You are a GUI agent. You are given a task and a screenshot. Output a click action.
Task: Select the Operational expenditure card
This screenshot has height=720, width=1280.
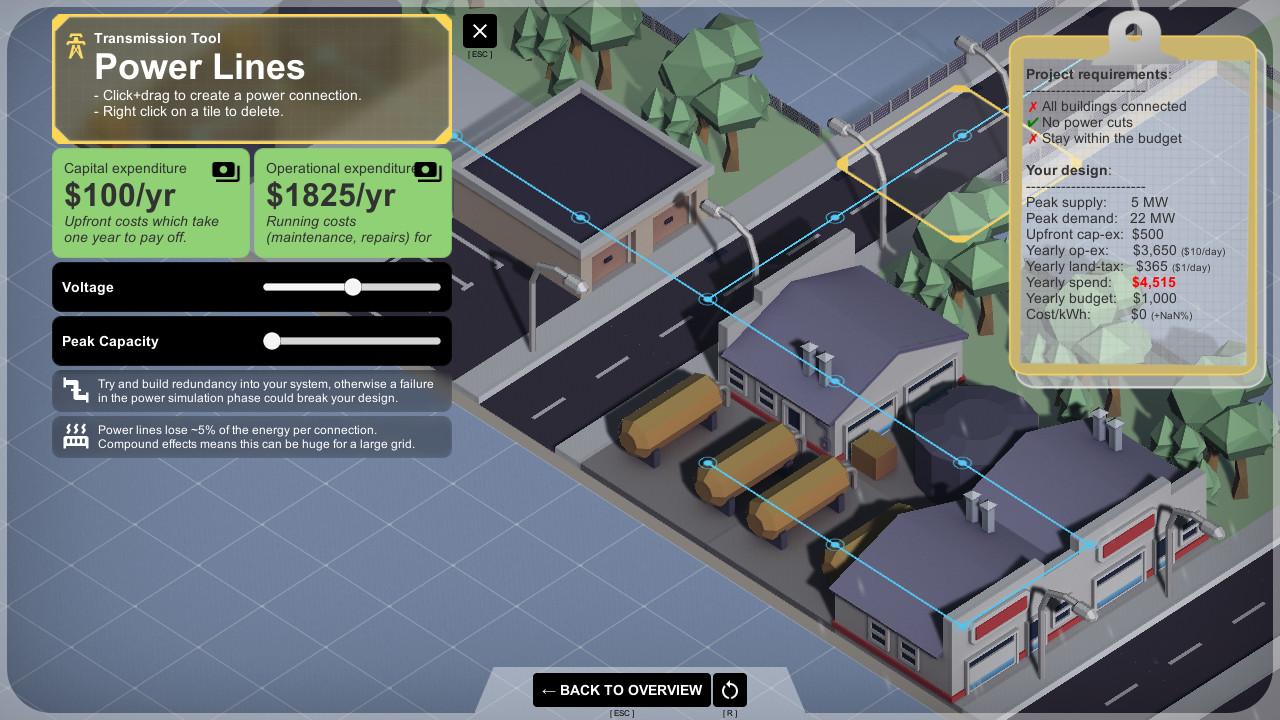coord(352,203)
